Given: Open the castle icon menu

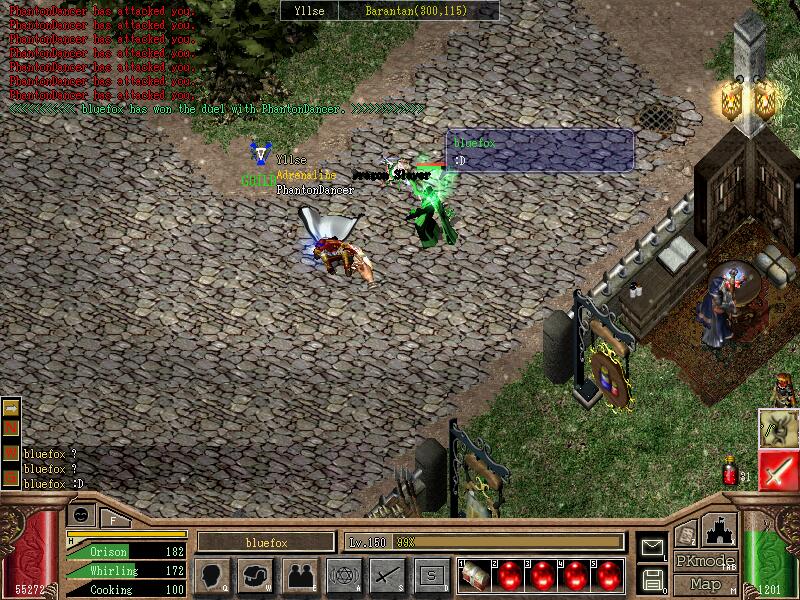Looking at the screenshot, I should tap(722, 531).
